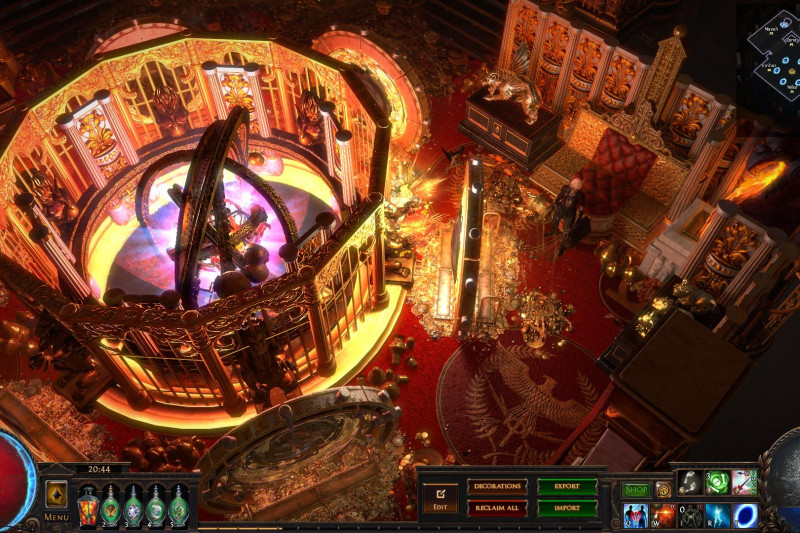Use the green flask in slot 4
The width and height of the screenshot is (800, 533).
(x=156, y=505)
